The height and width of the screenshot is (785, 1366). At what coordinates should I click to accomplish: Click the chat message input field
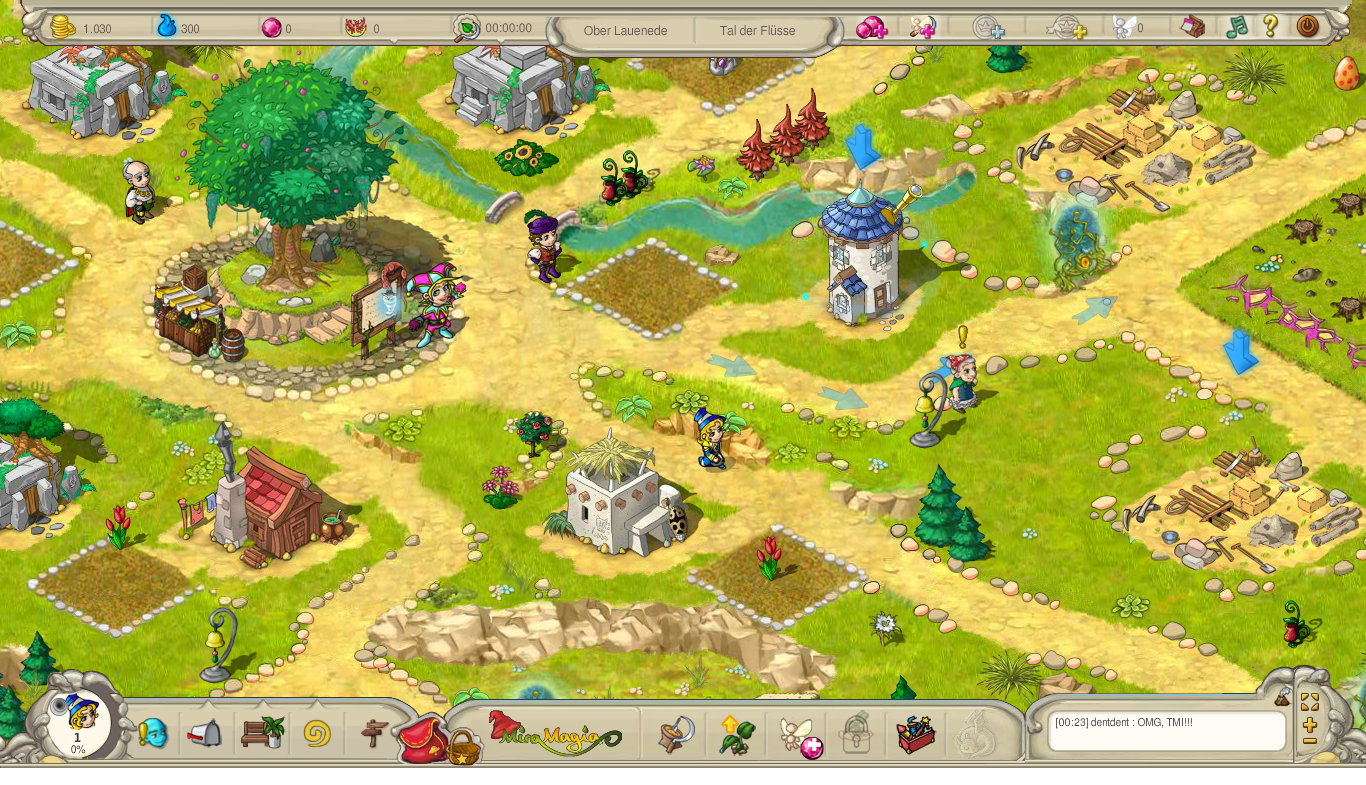[x=1165, y=732]
